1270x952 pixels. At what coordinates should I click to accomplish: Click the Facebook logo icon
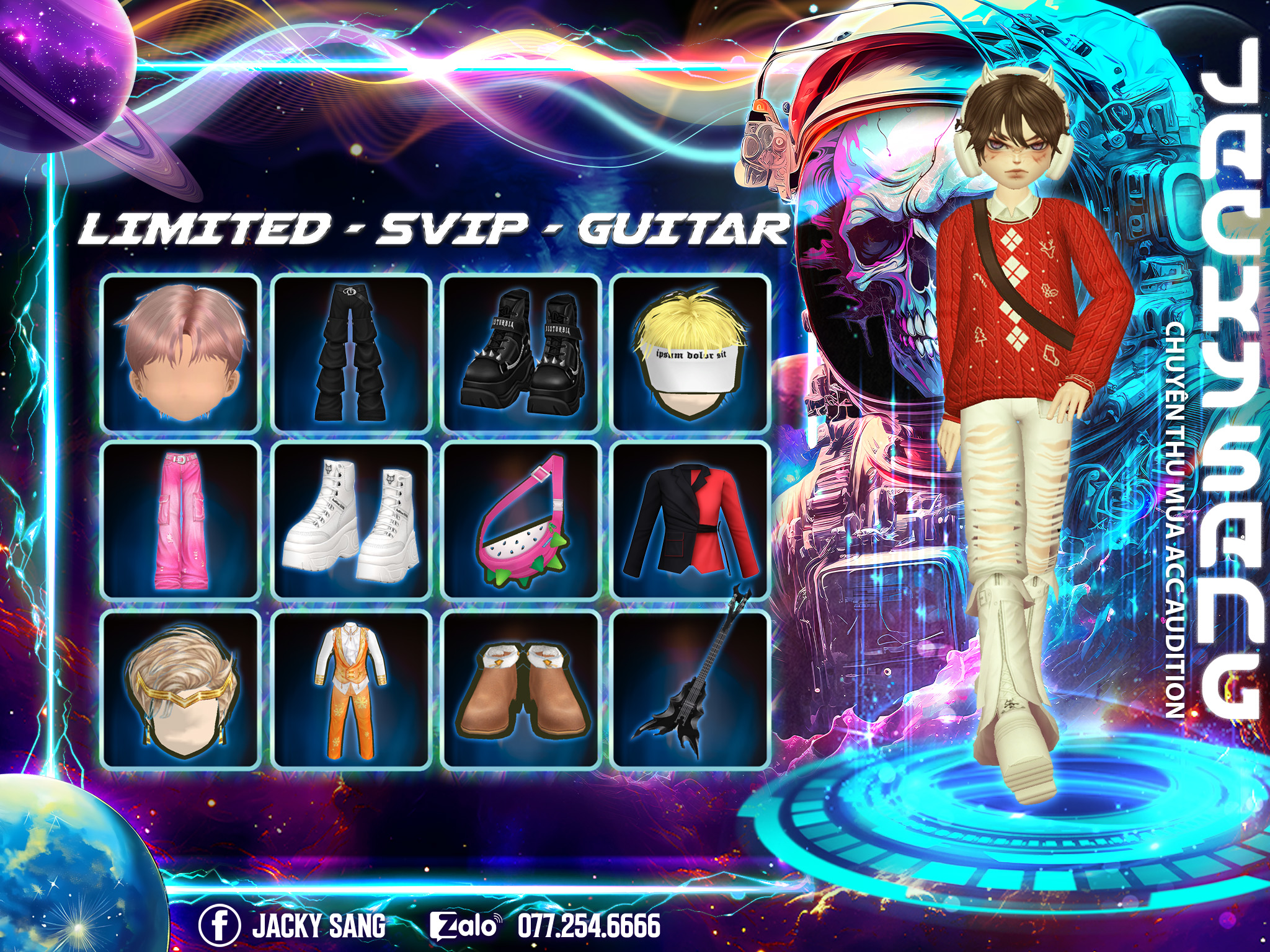[x=220, y=925]
